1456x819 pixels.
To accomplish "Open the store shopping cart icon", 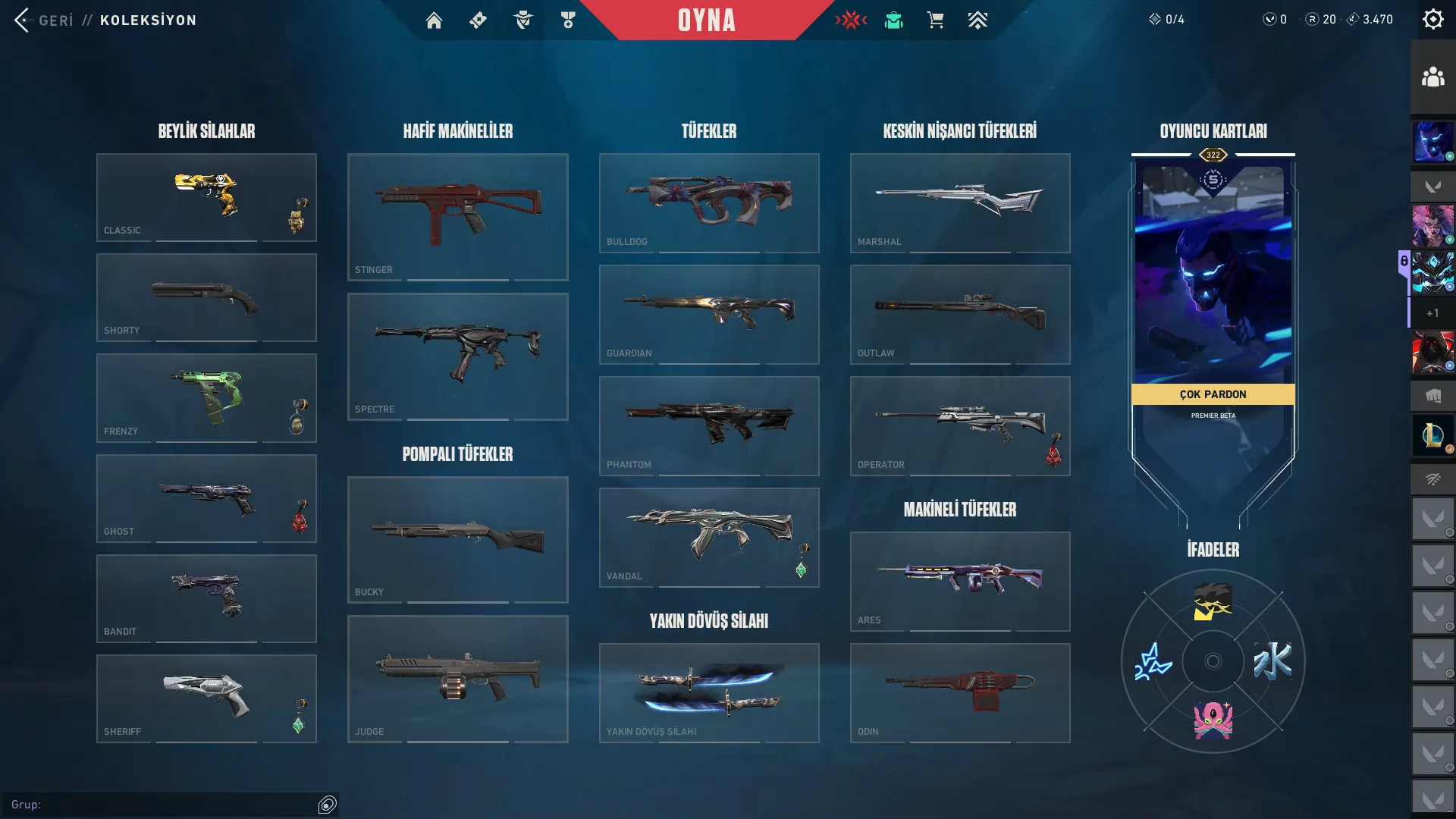I will [935, 20].
